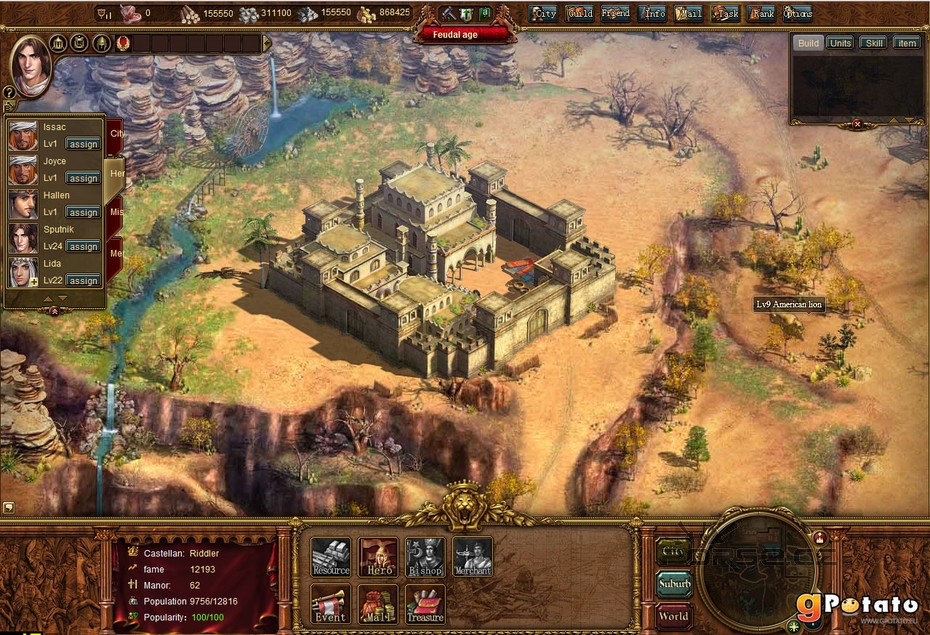Open the Guild menu in top bar
Image resolution: width=930 pixels, height=635 pixels.
[580, 14]
